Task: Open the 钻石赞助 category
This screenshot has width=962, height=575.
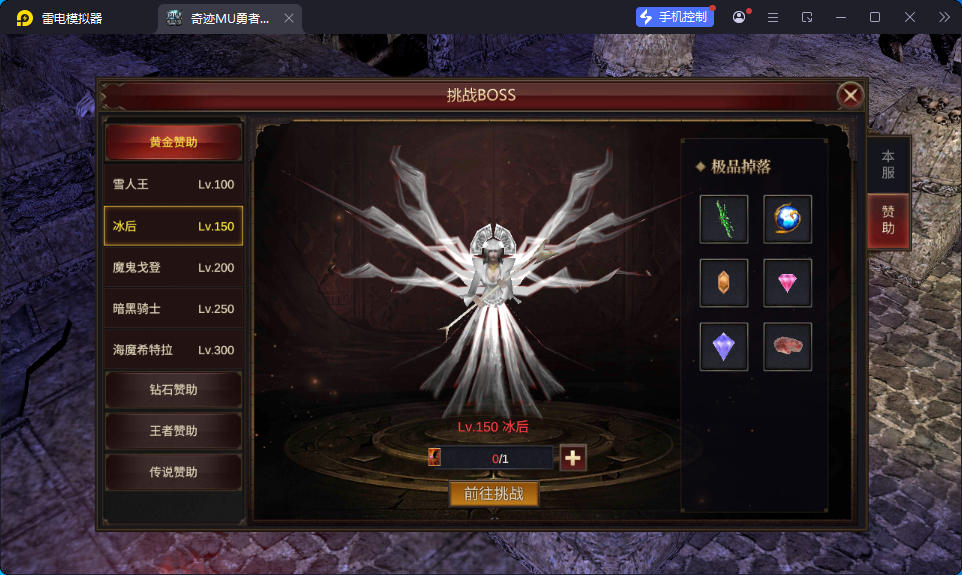Action: (174, 390)
